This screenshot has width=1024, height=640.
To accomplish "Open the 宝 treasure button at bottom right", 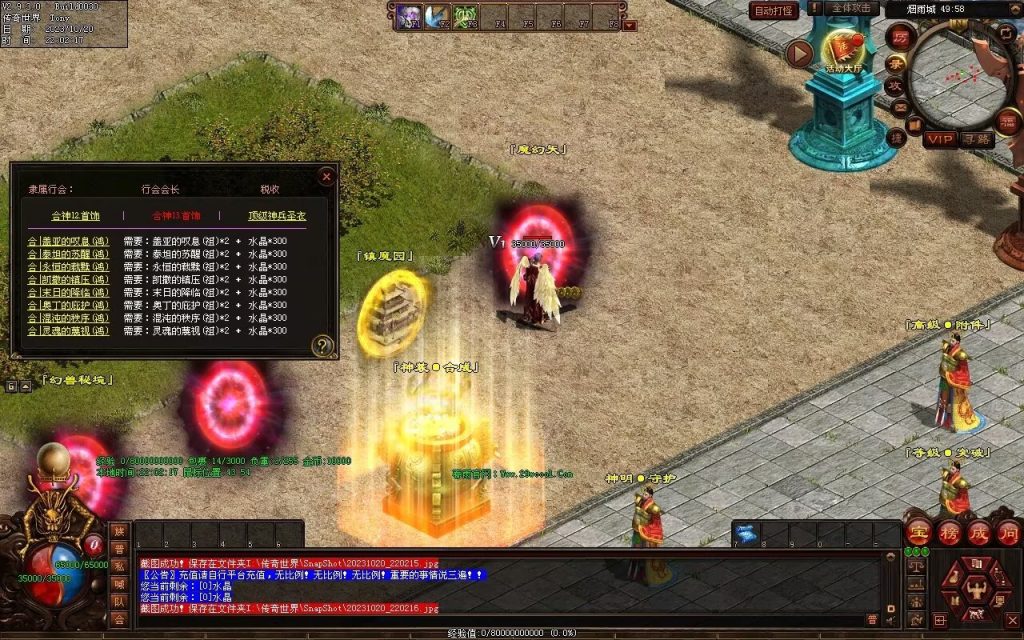I will pos(919,531).
